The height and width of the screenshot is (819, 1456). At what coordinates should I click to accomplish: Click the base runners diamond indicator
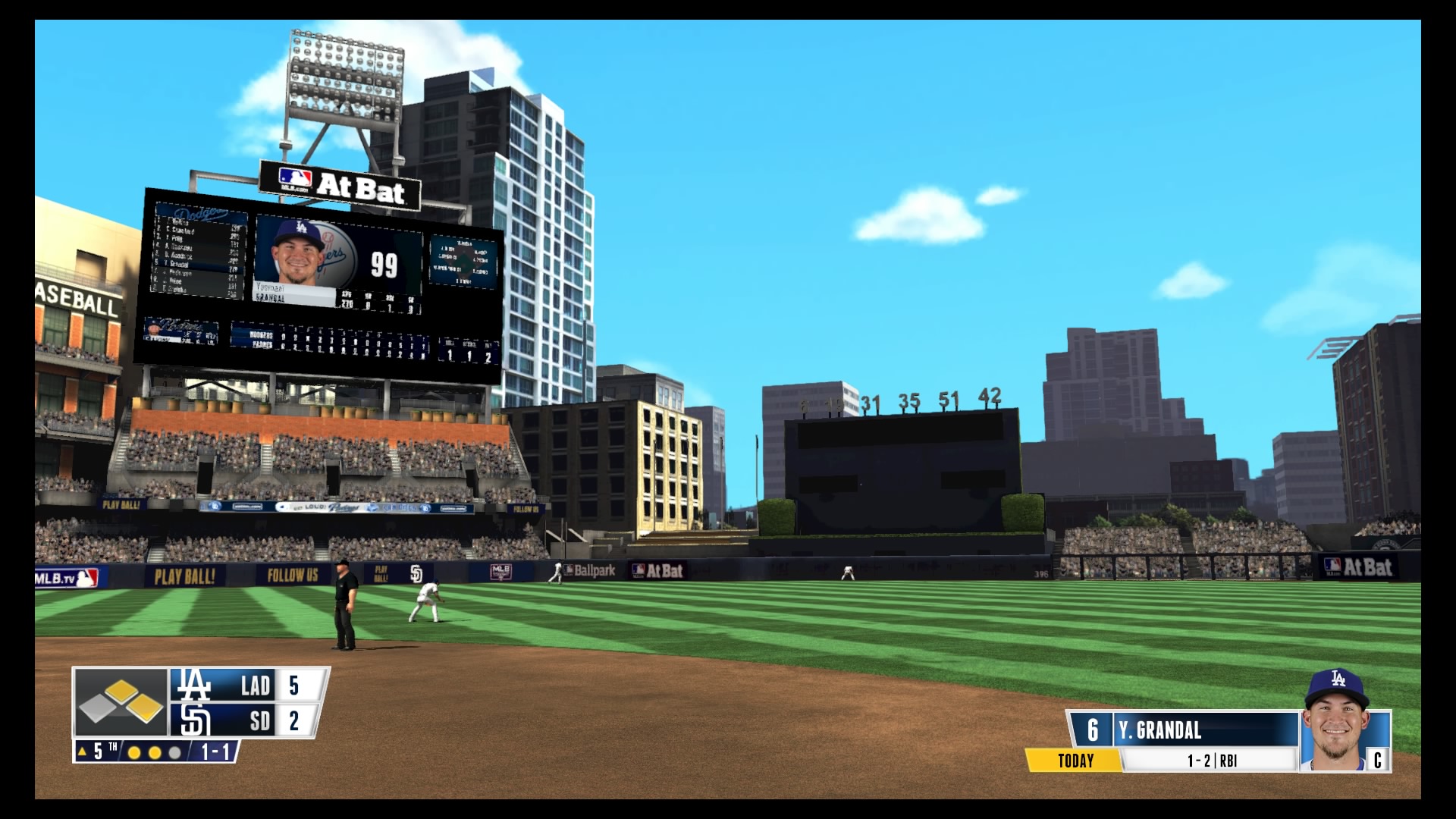point(121,702)
